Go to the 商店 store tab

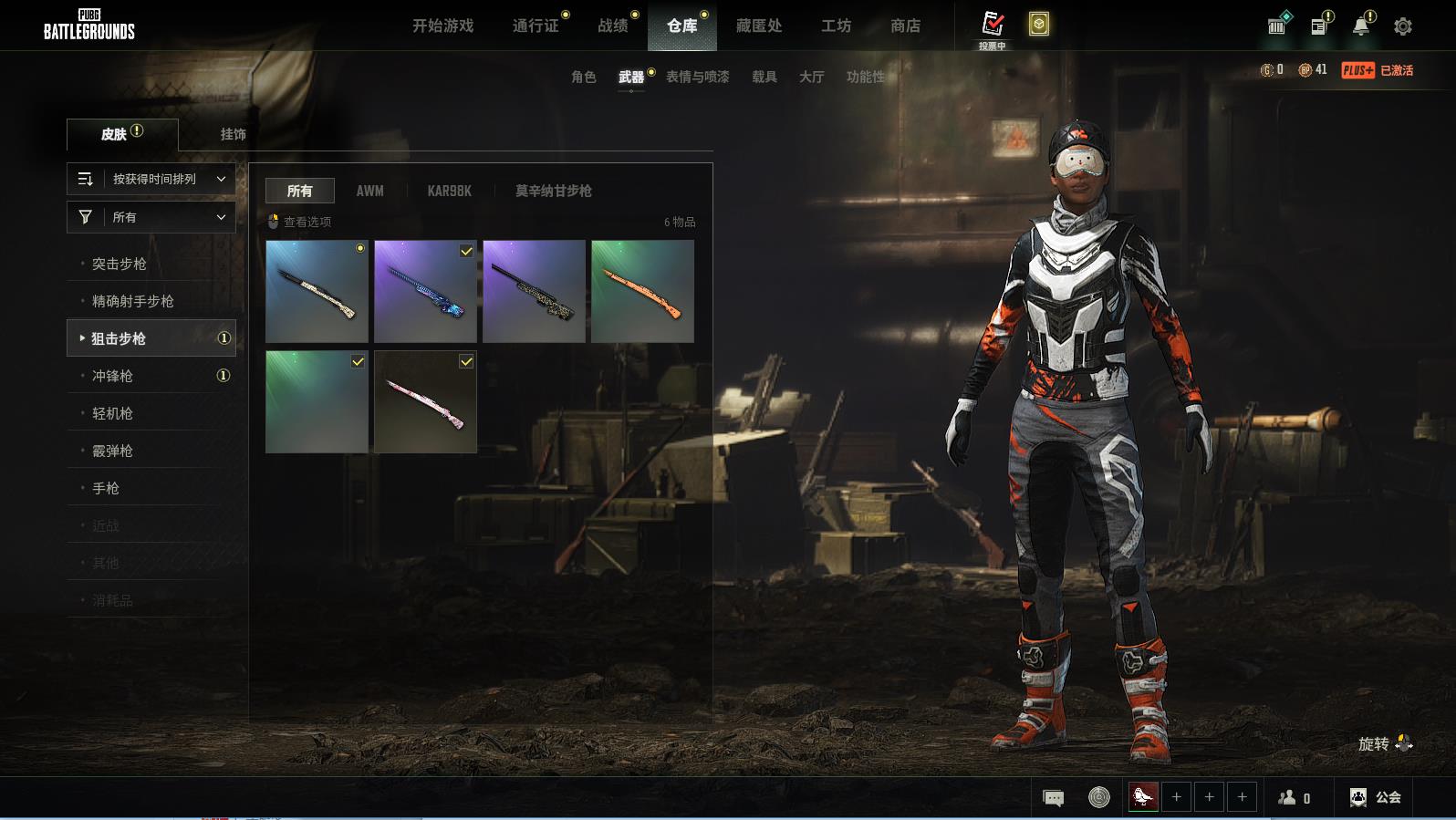point(905,26)
